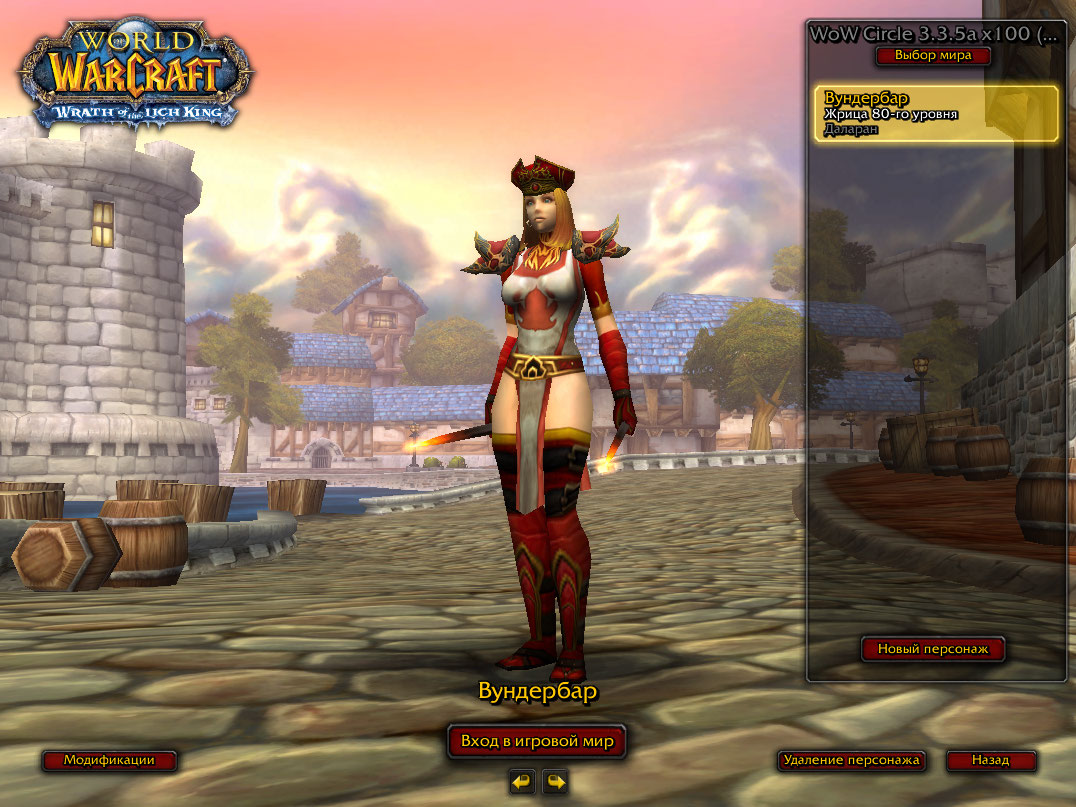Rotate character with the left arrow button
This screenshot has height=807, width=1076.
[x=521, y=781]
